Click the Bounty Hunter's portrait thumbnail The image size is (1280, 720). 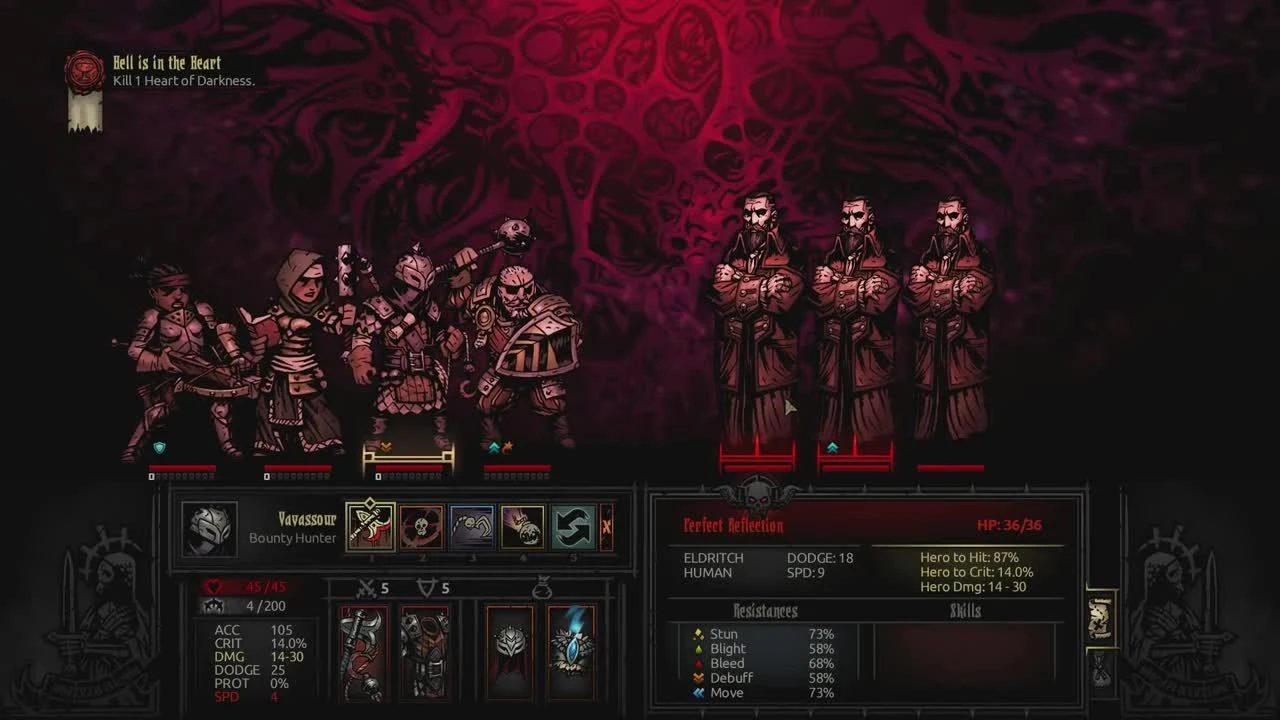click(210, 530)
